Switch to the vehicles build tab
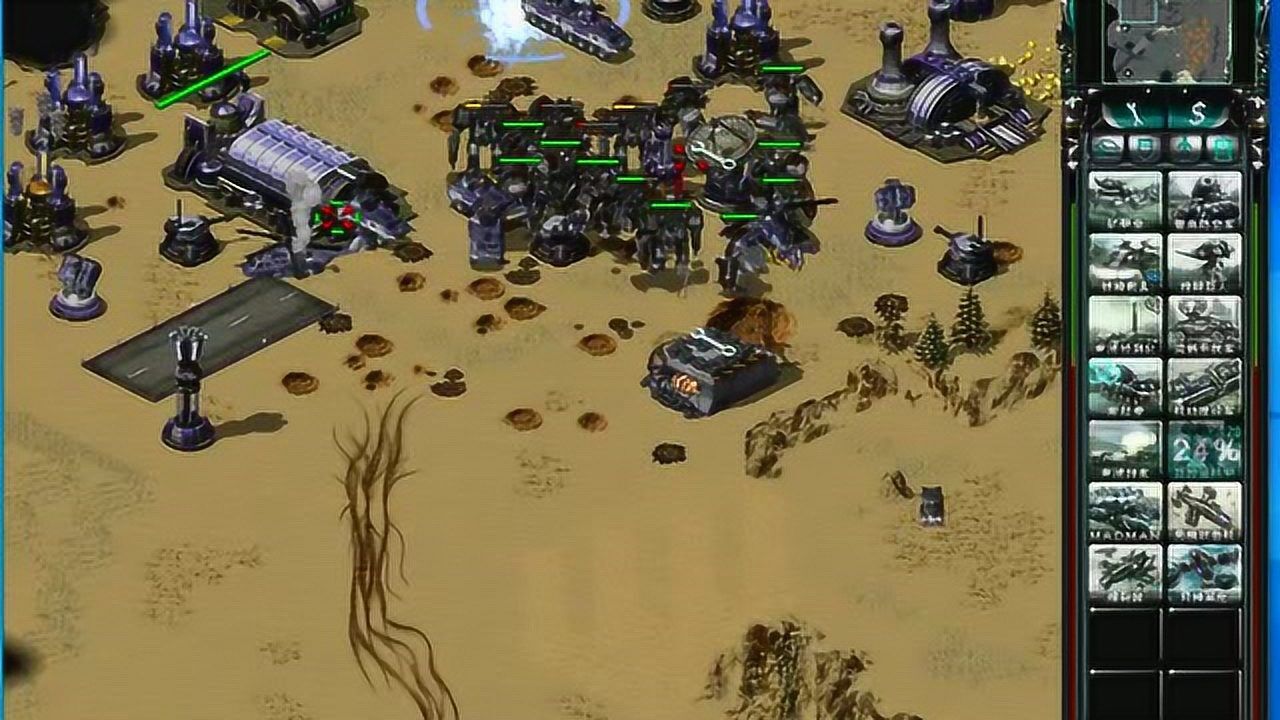The image size is (1280, 720). 1221,147
